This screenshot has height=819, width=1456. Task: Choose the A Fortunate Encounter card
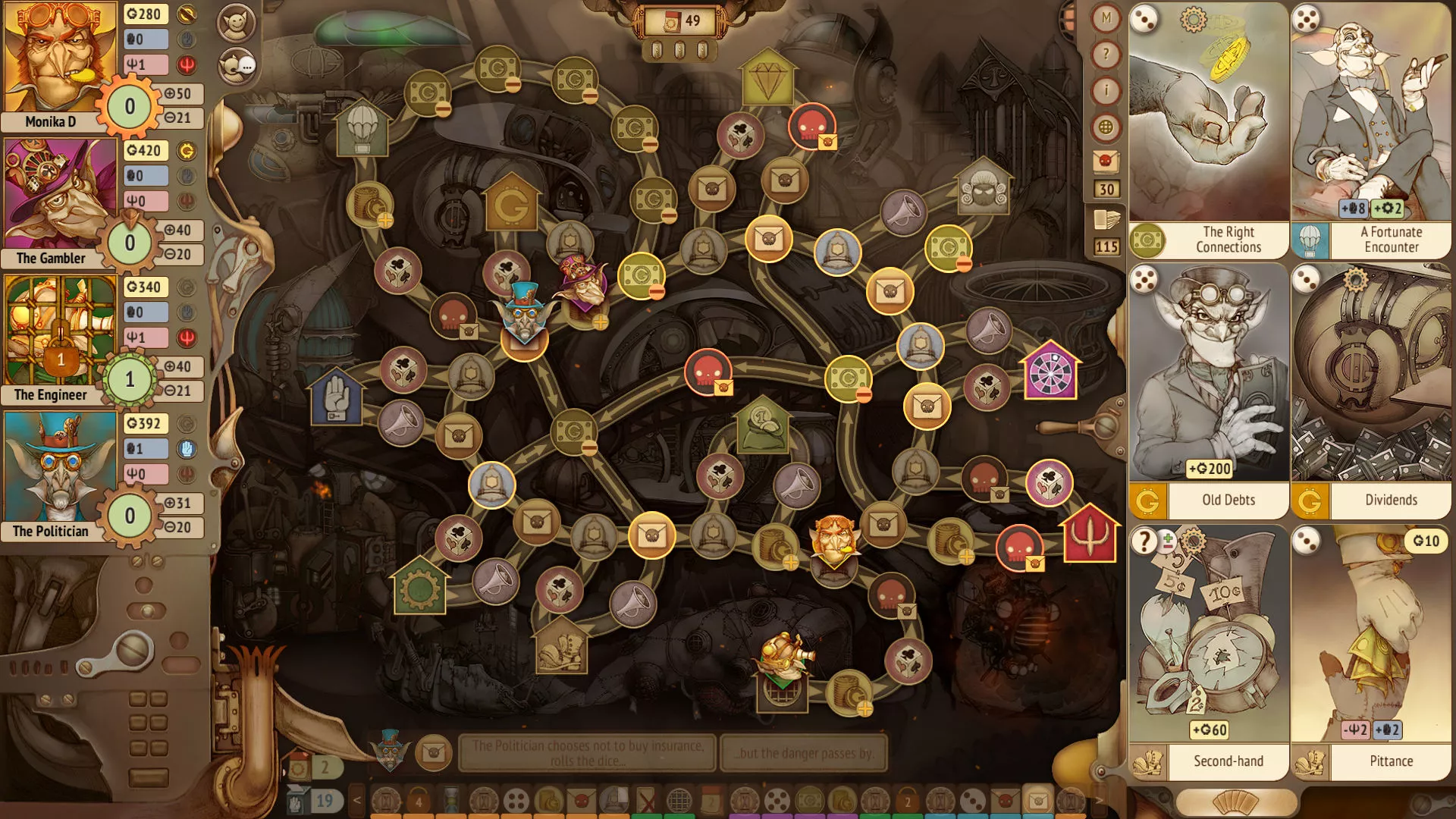[x=1371, y=130]
